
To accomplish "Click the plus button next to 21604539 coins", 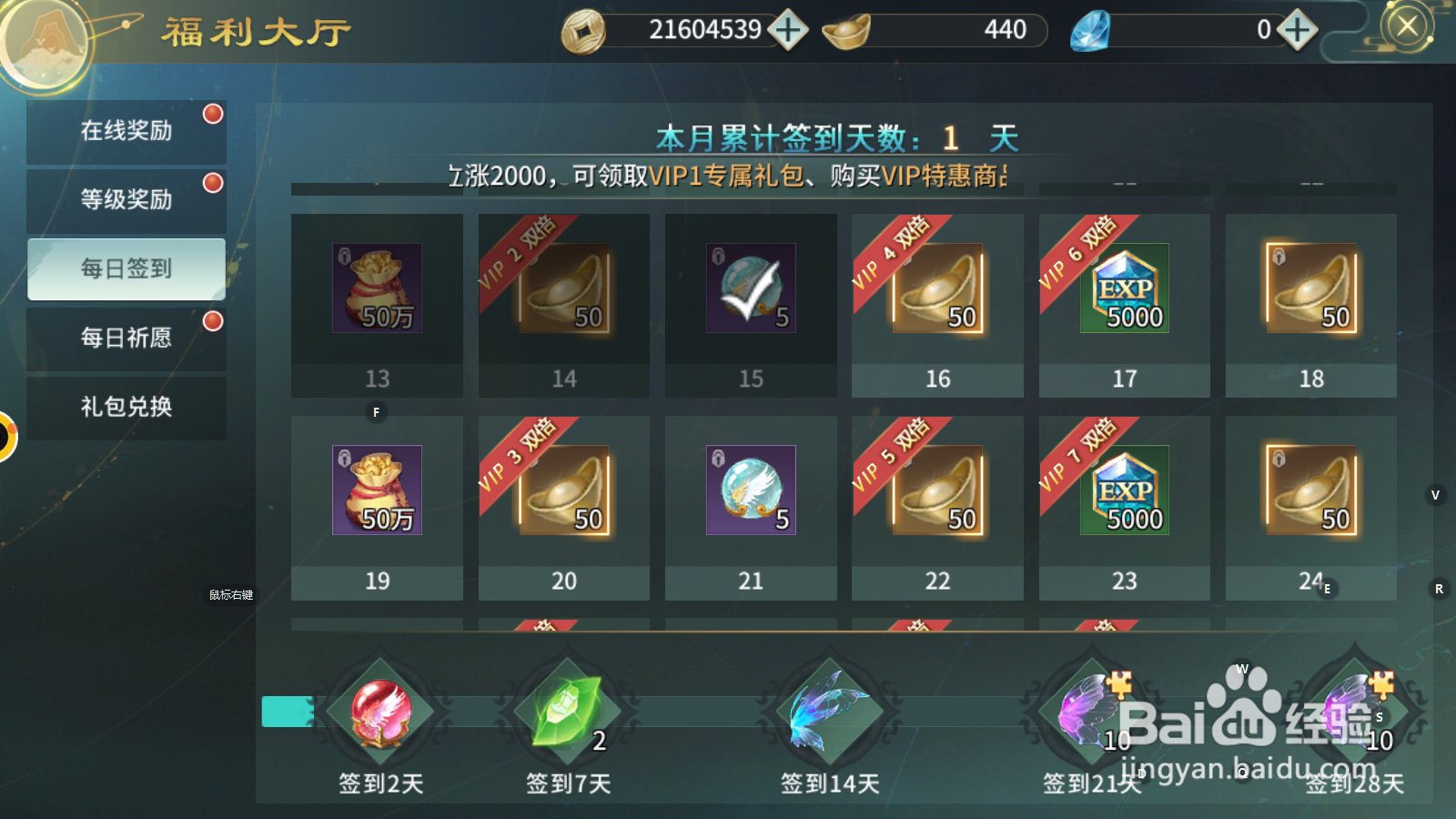I will (788, 30).
